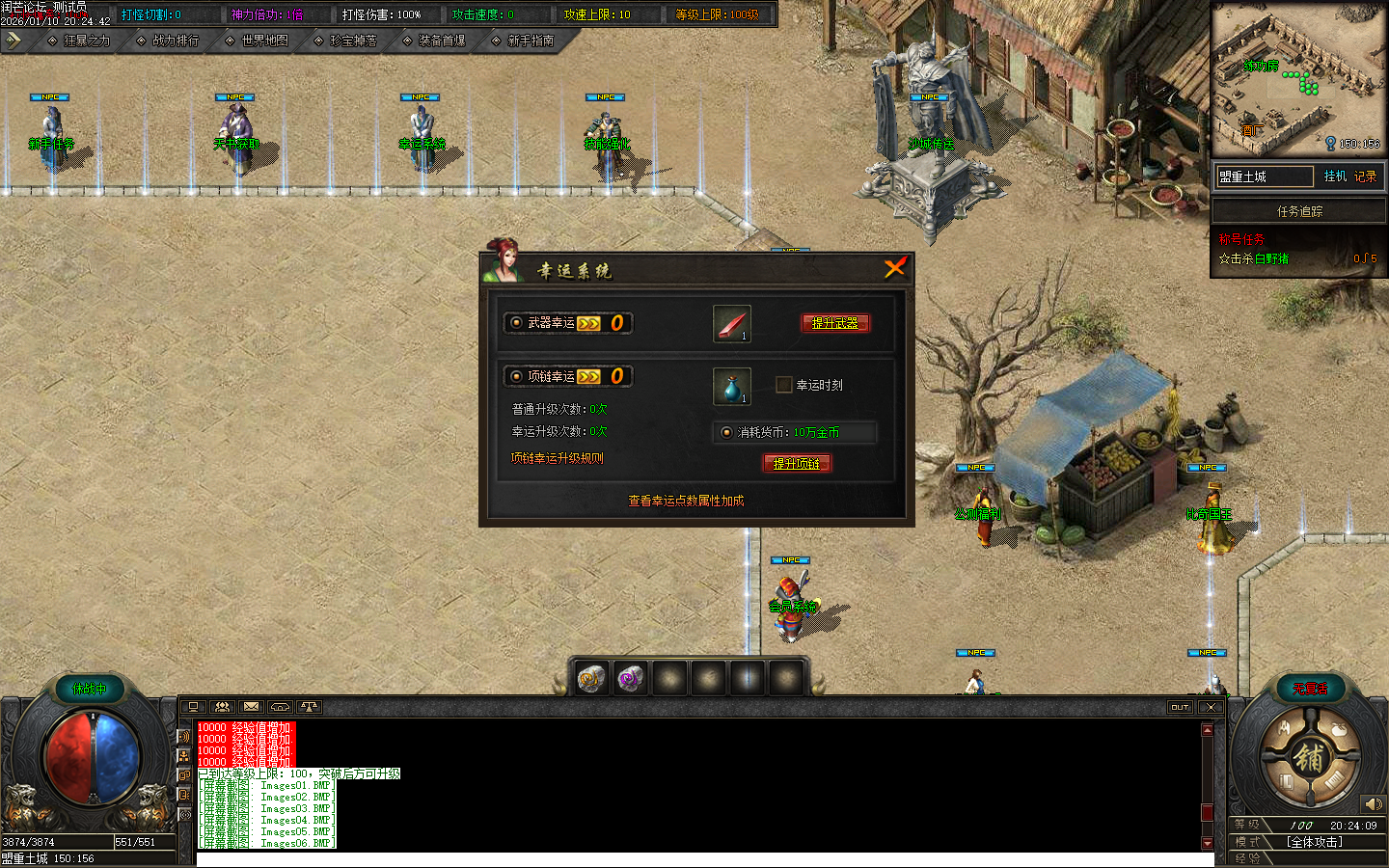This screenshot has height=868, width=1389.
Task: Click the speaker sound icon on the right panel
Action: (1375, 804)
